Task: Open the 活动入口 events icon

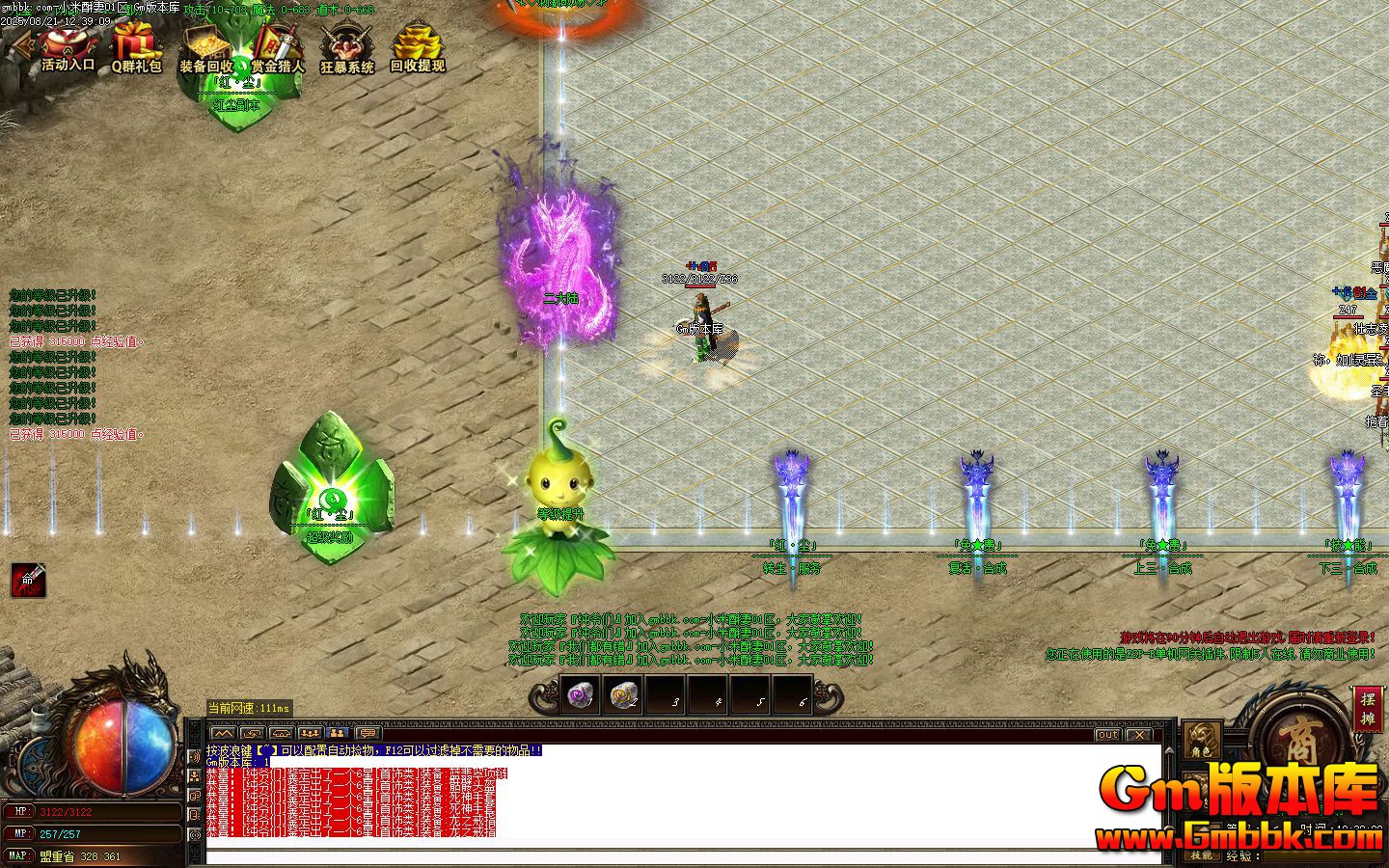Action: pyautogui.click(x=67, y=48)
